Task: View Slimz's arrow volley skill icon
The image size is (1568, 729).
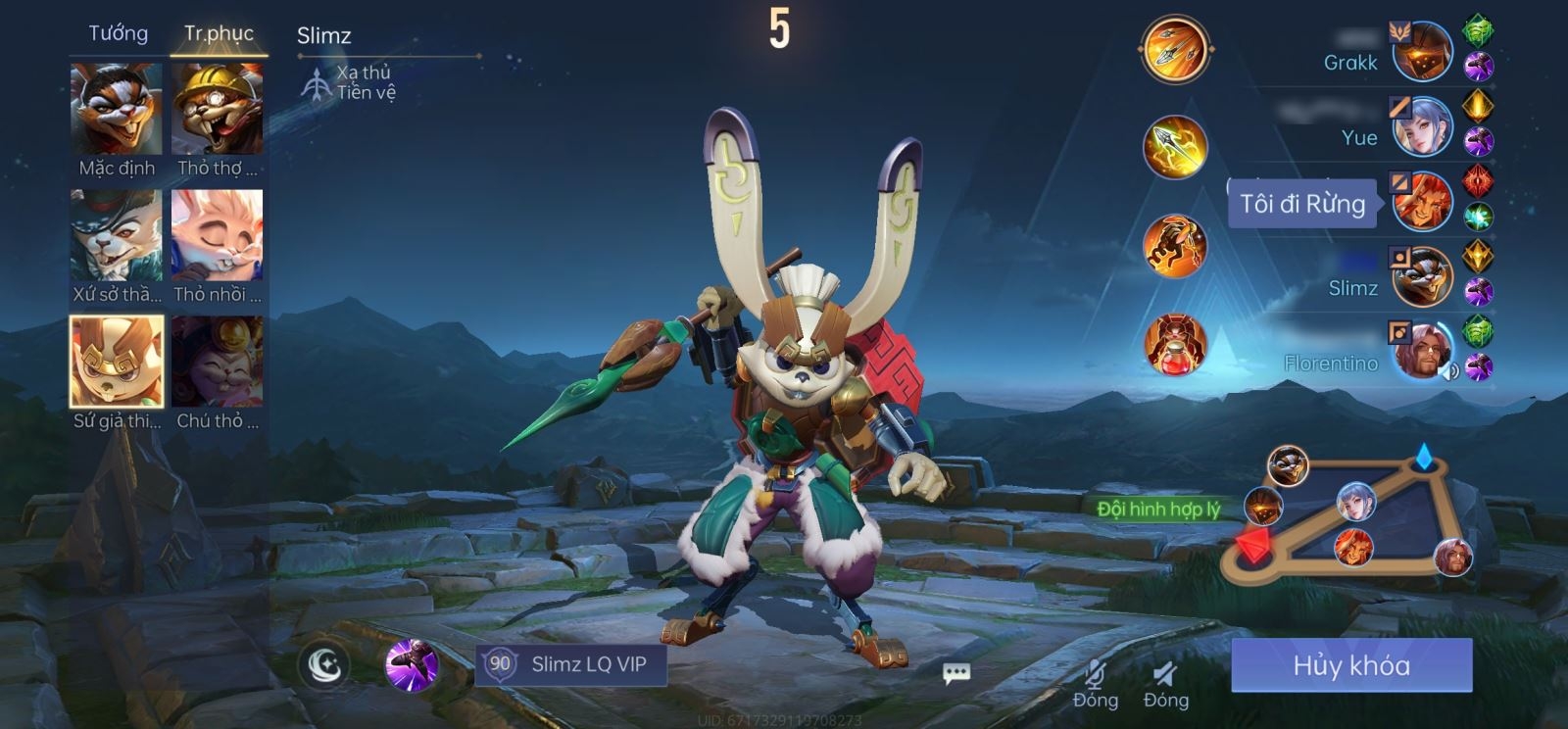Action: 1175,48
